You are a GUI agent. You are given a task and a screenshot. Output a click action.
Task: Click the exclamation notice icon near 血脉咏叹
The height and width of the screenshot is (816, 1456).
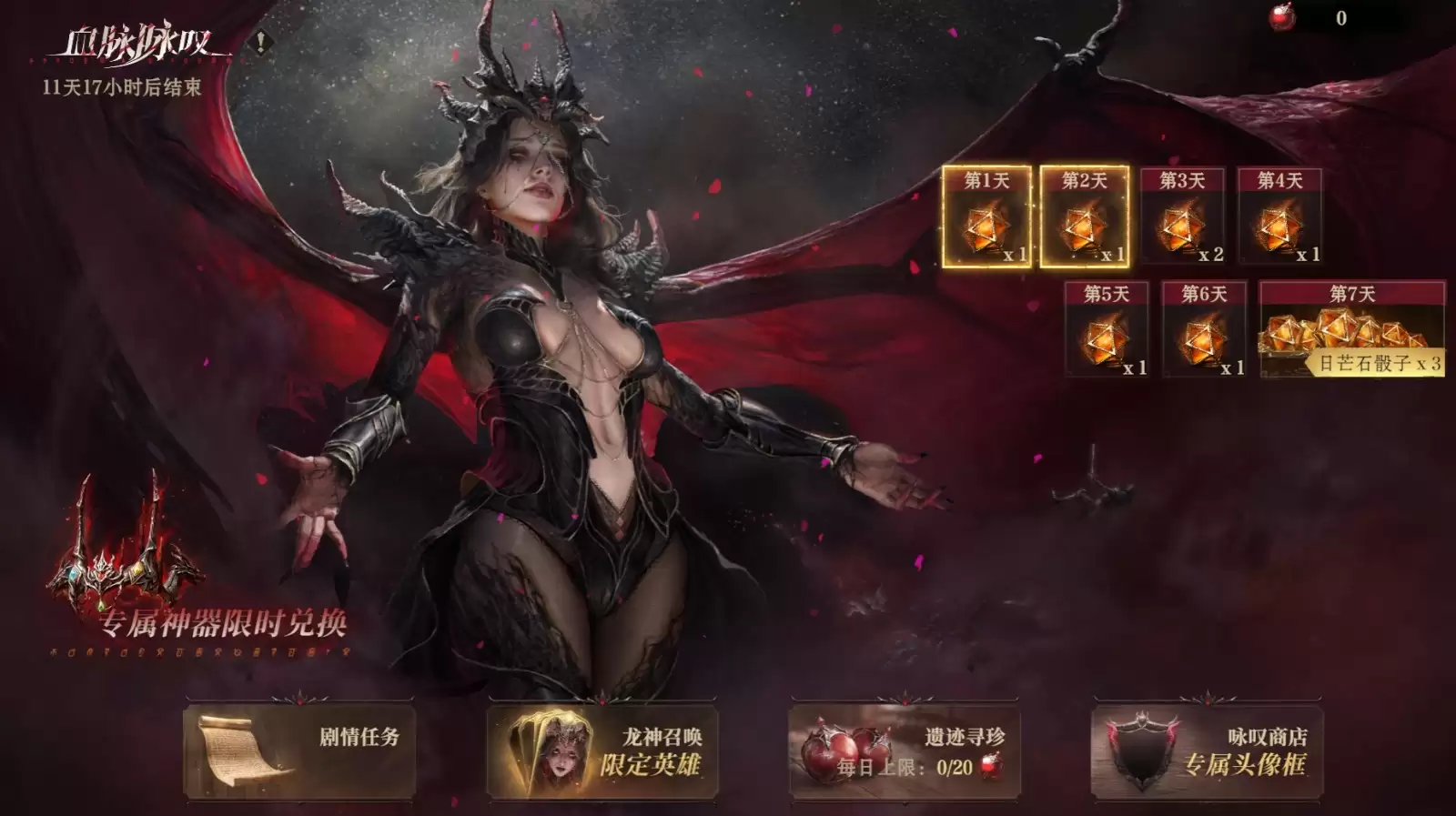[x=259, y=42]
